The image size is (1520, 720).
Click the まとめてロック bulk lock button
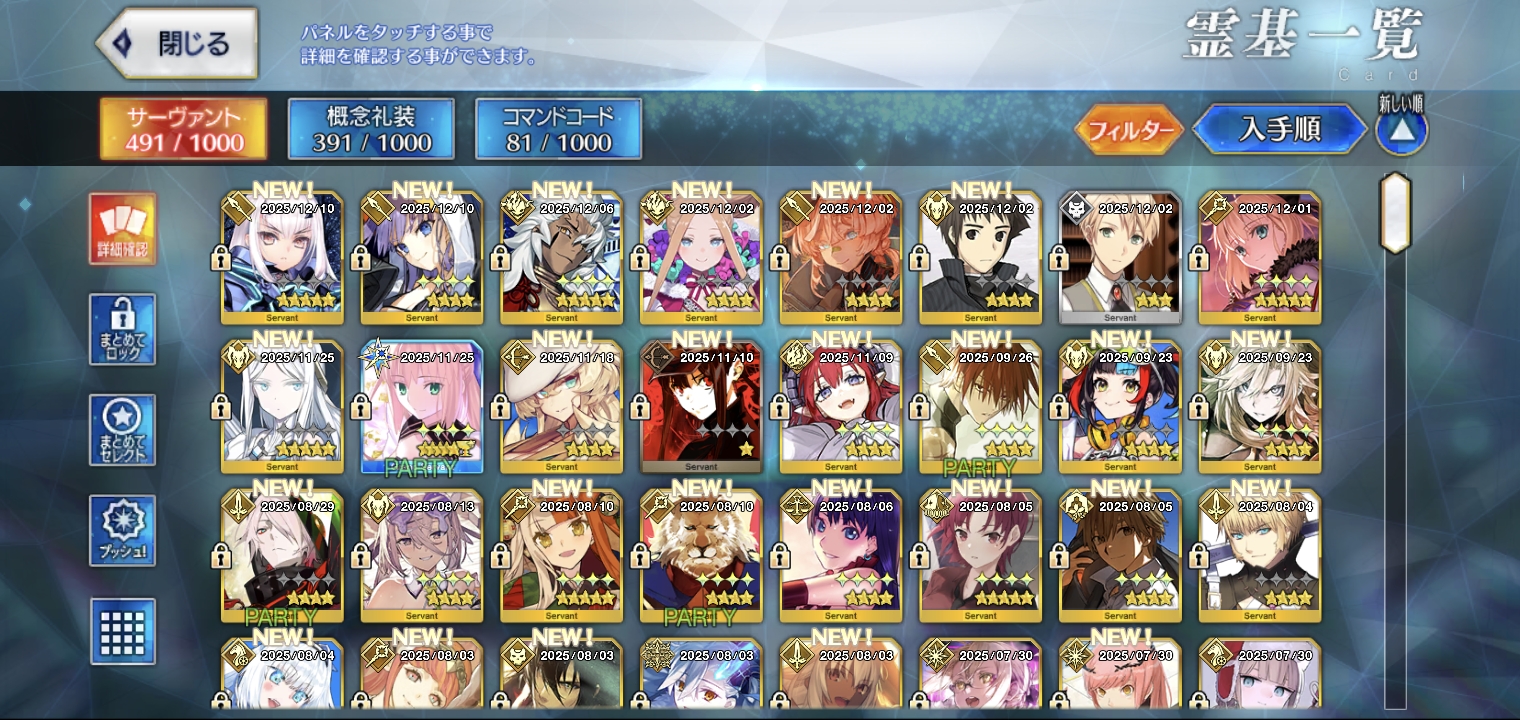click(x=122, y=329)
